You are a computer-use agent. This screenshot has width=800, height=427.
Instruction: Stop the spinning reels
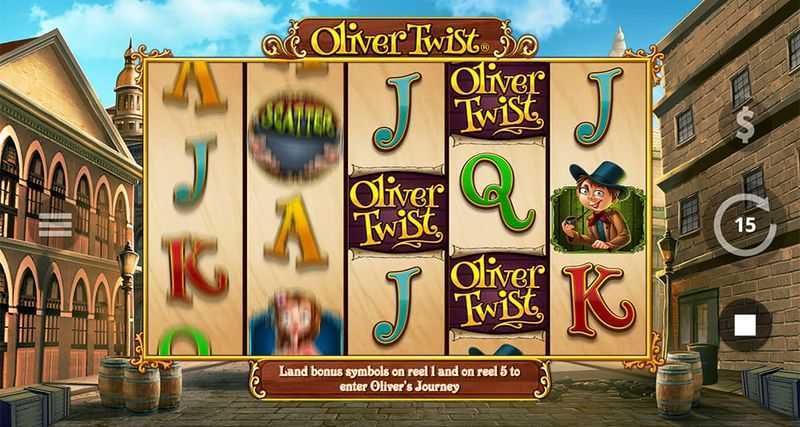click(745, 325)
